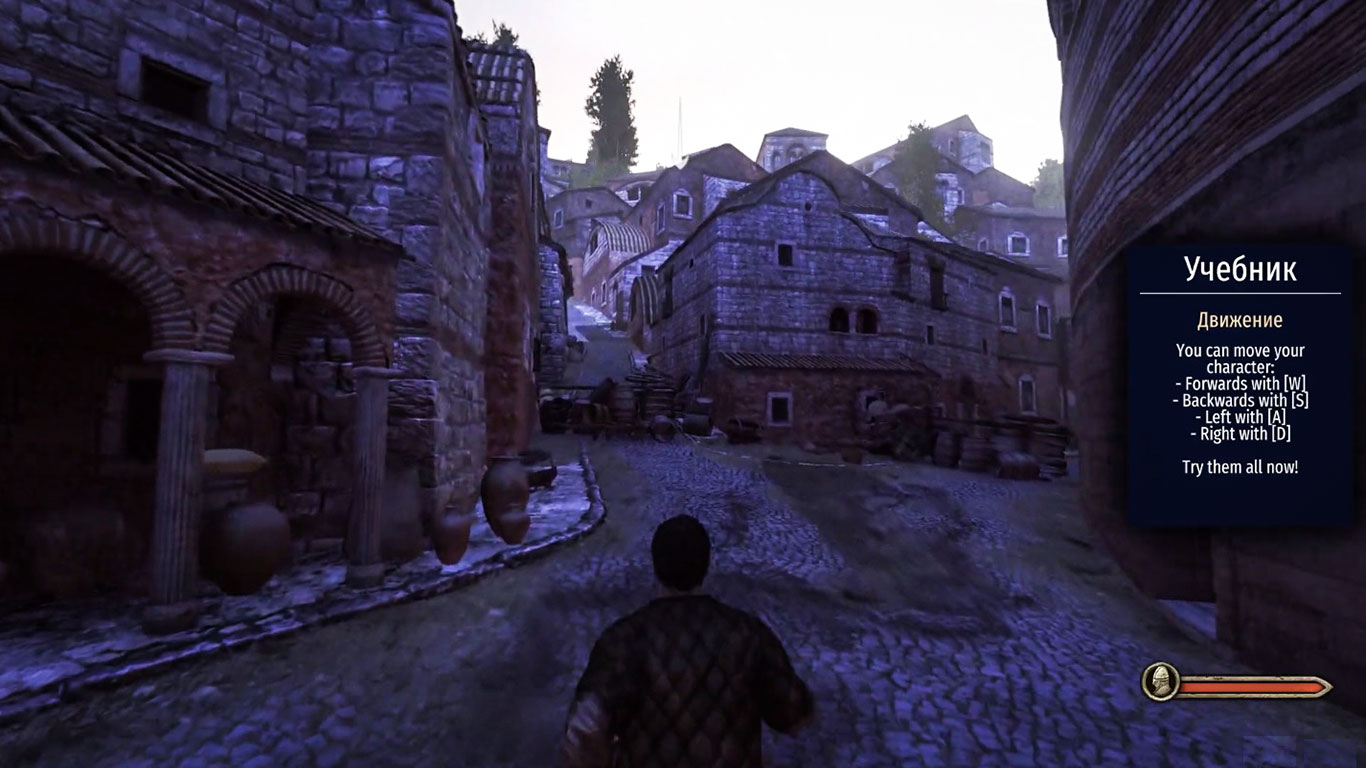1366x768 pixels.
Task: Click the orange health bar
Action: click(1255, 687)
